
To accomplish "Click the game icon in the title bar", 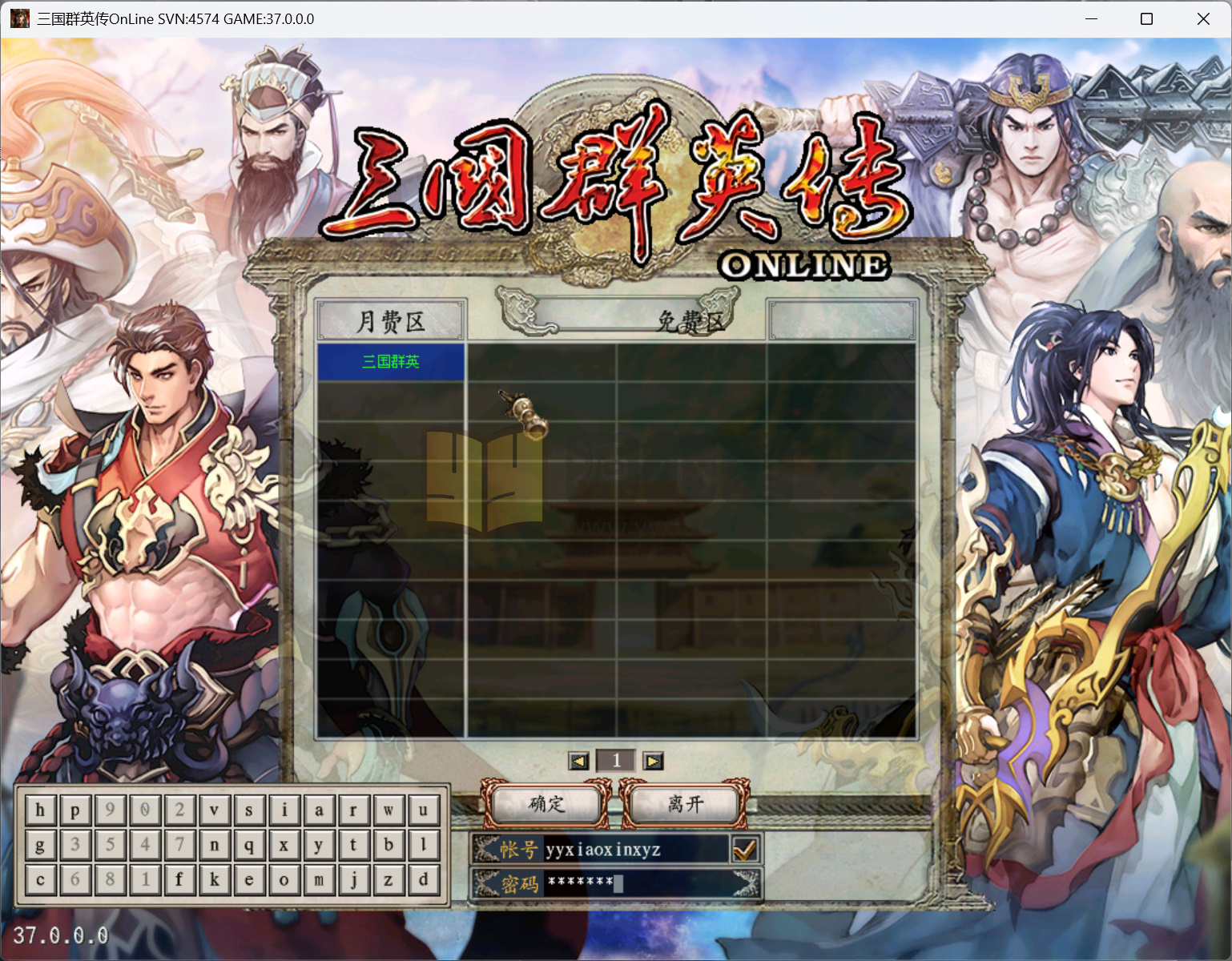I will 18,18.
